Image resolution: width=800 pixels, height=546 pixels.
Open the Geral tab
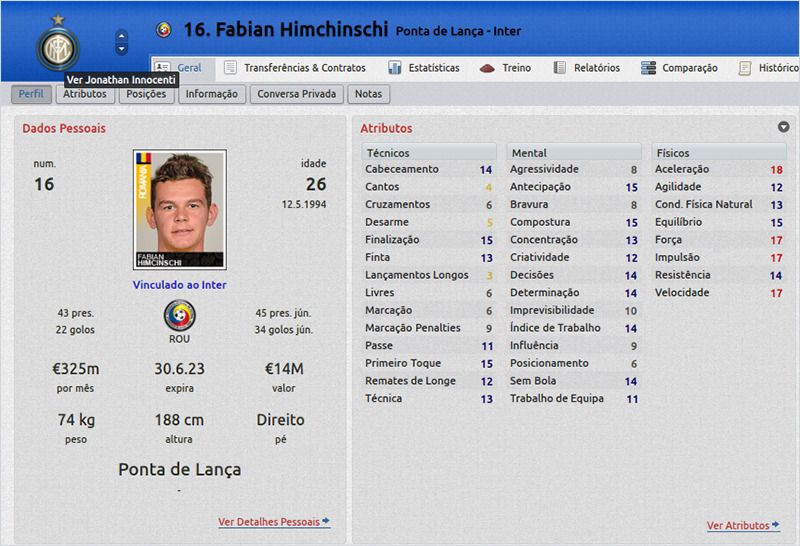click(x=180, y=68)
